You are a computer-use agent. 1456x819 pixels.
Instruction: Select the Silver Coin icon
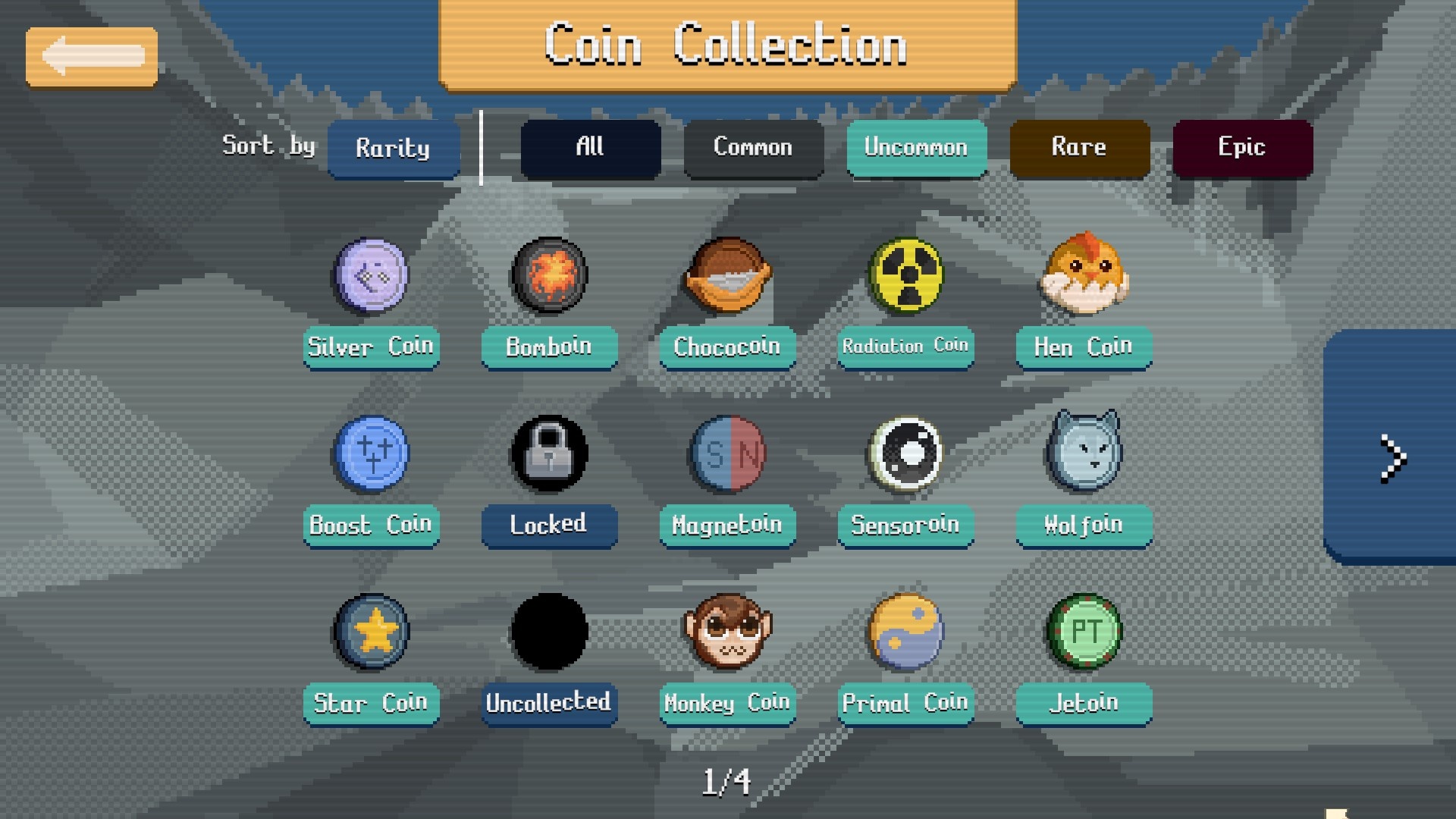[371, 277]
